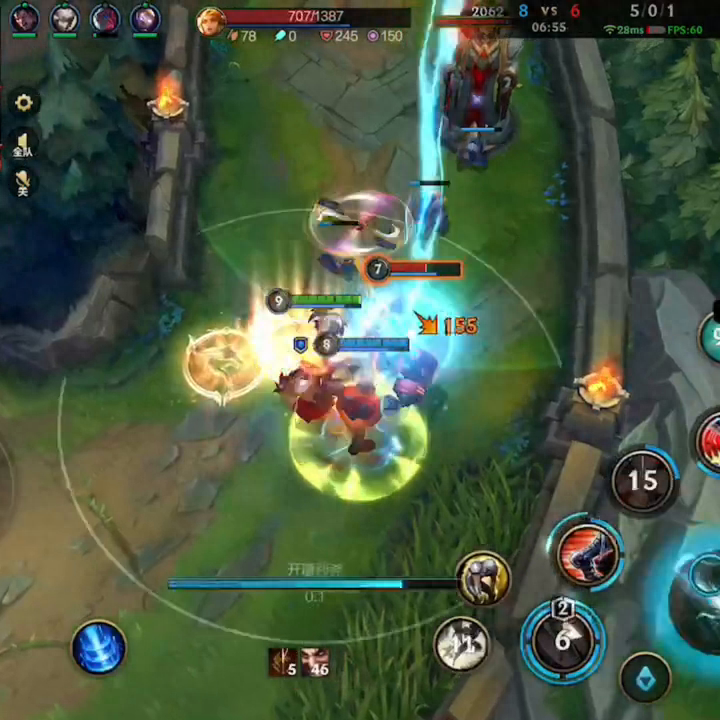Use the golden gauntlets item
This screenshot has width=720, height=720.
(x=484, y=578)
